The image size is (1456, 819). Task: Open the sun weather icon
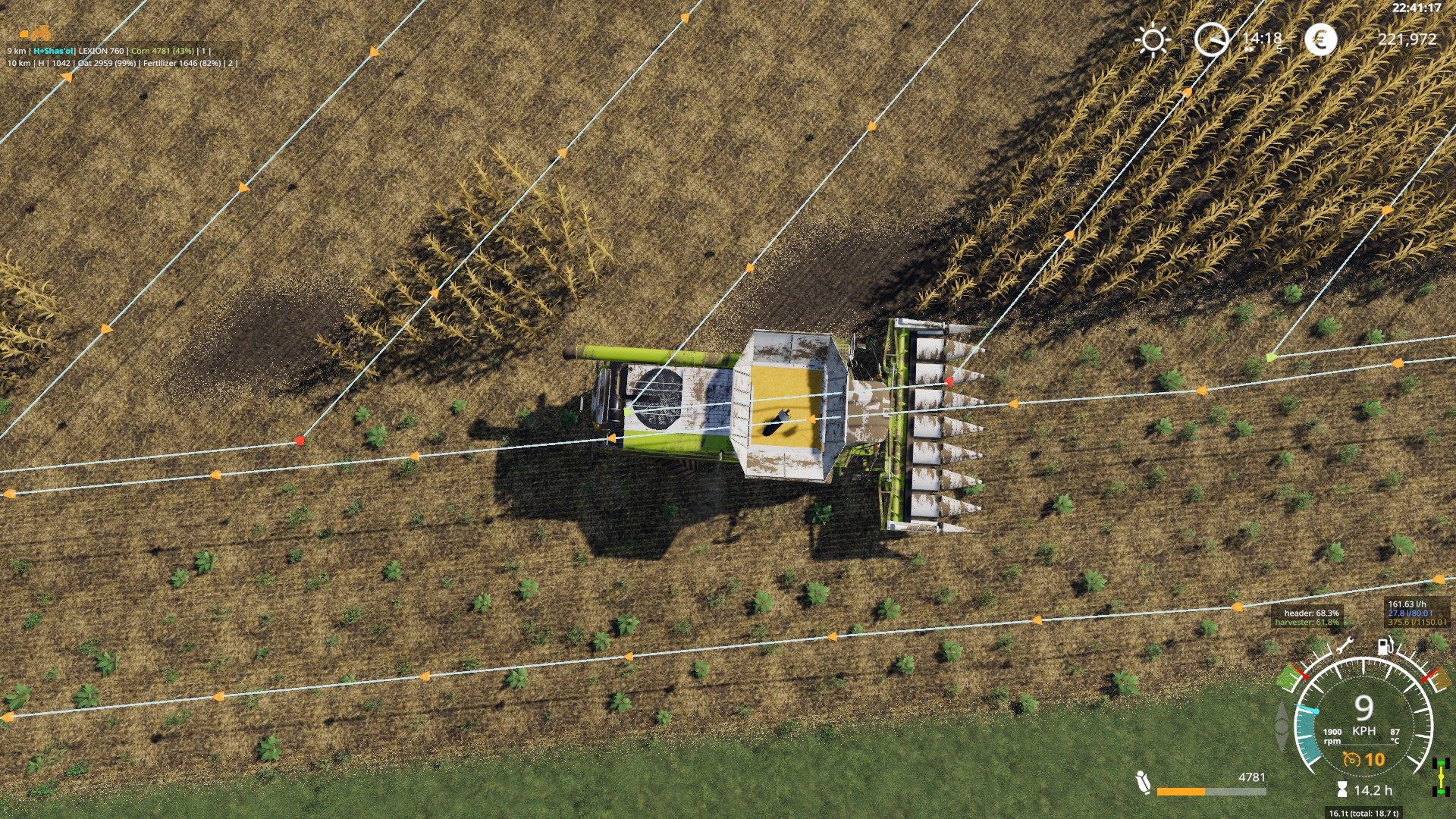[x=1153, y=39]
